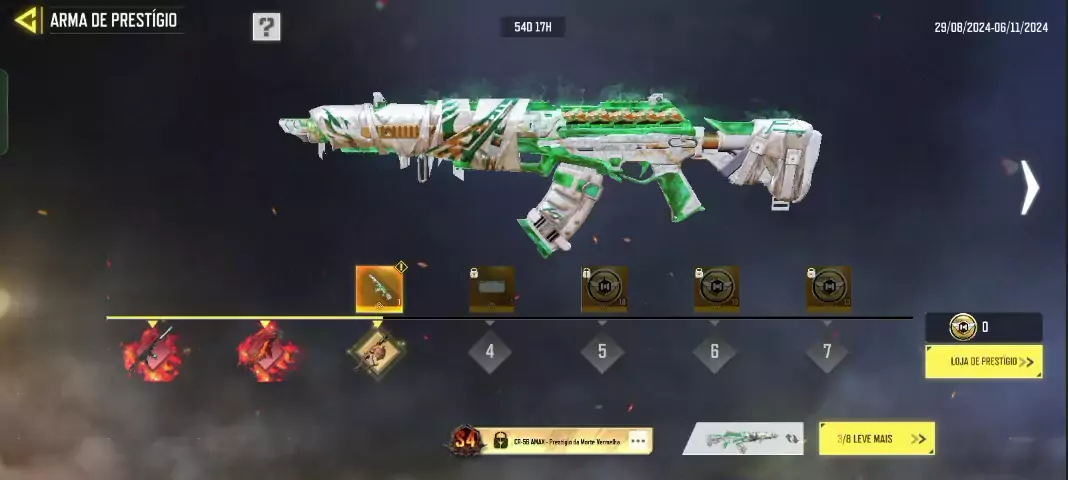Choose the prestige level 6 diamond marker
Screen dimensions: 1068x480
click(715, 352)
